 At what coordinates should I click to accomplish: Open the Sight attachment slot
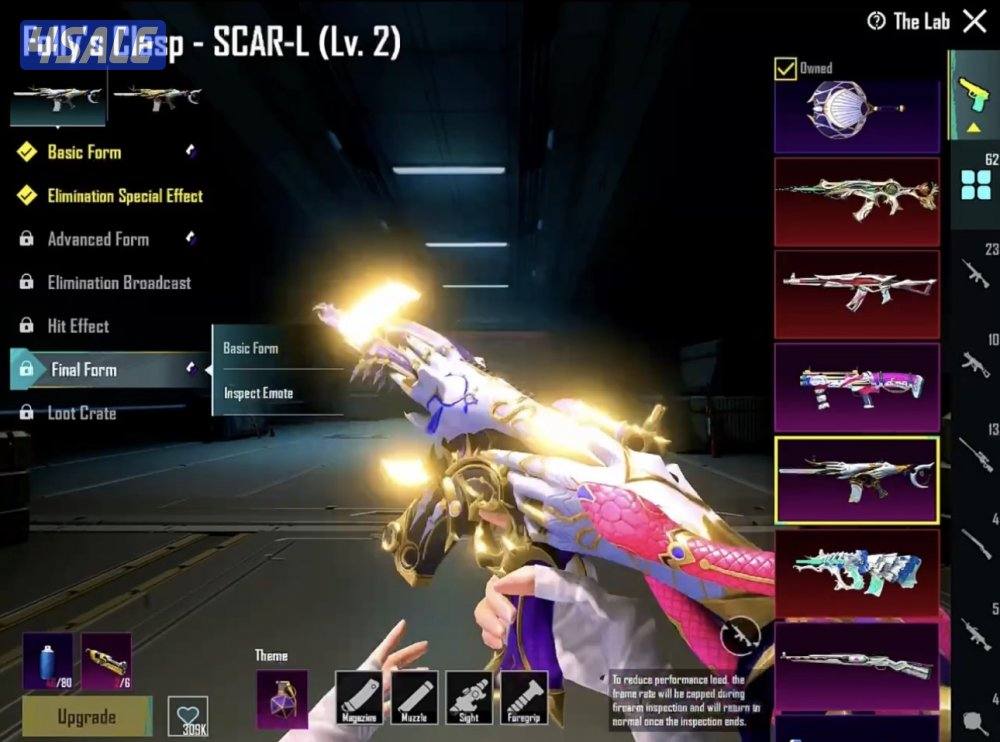pos(469,697)
